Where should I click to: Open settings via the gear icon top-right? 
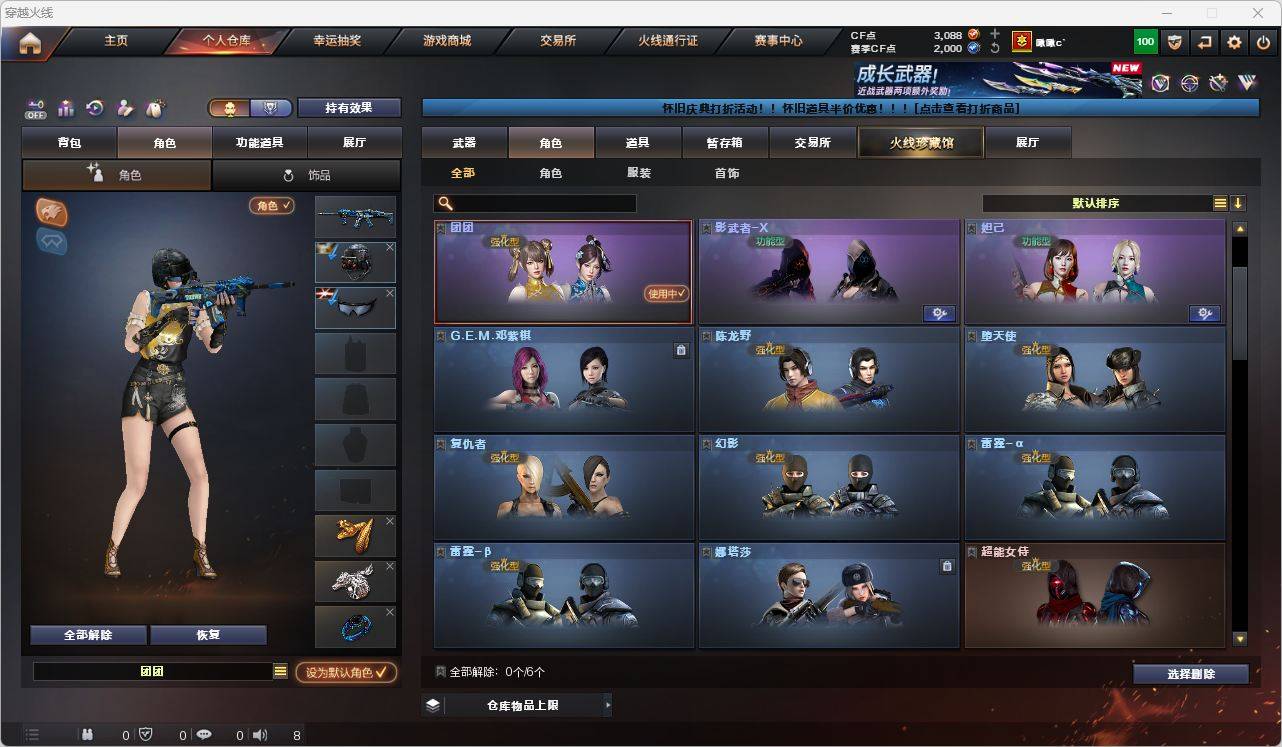click(1233, 42)
